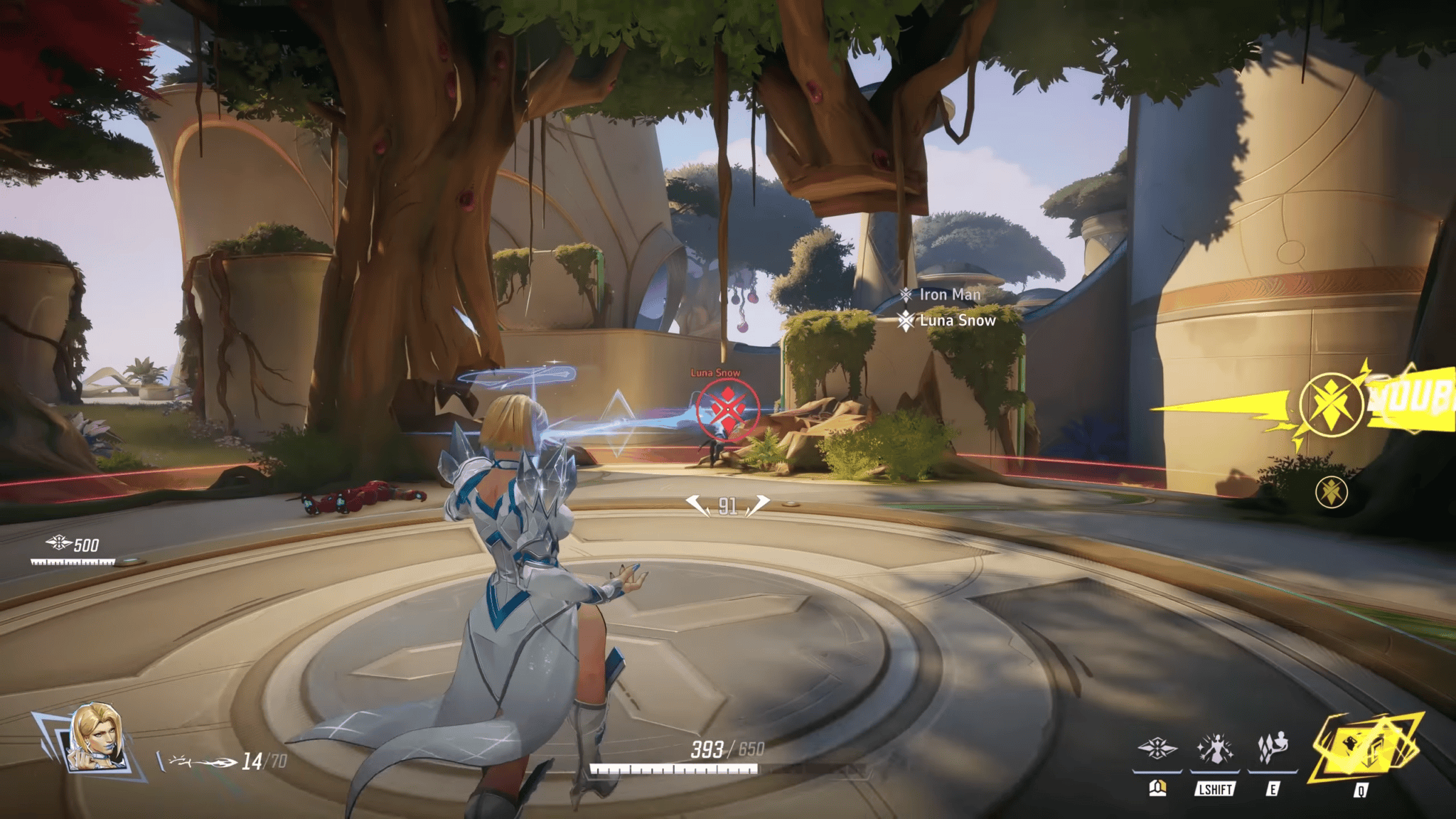The height and width of the screenshot is (819, 1456).
Task: Click the Iron Man name in kill feed
Action: click(x=951, y=294)
